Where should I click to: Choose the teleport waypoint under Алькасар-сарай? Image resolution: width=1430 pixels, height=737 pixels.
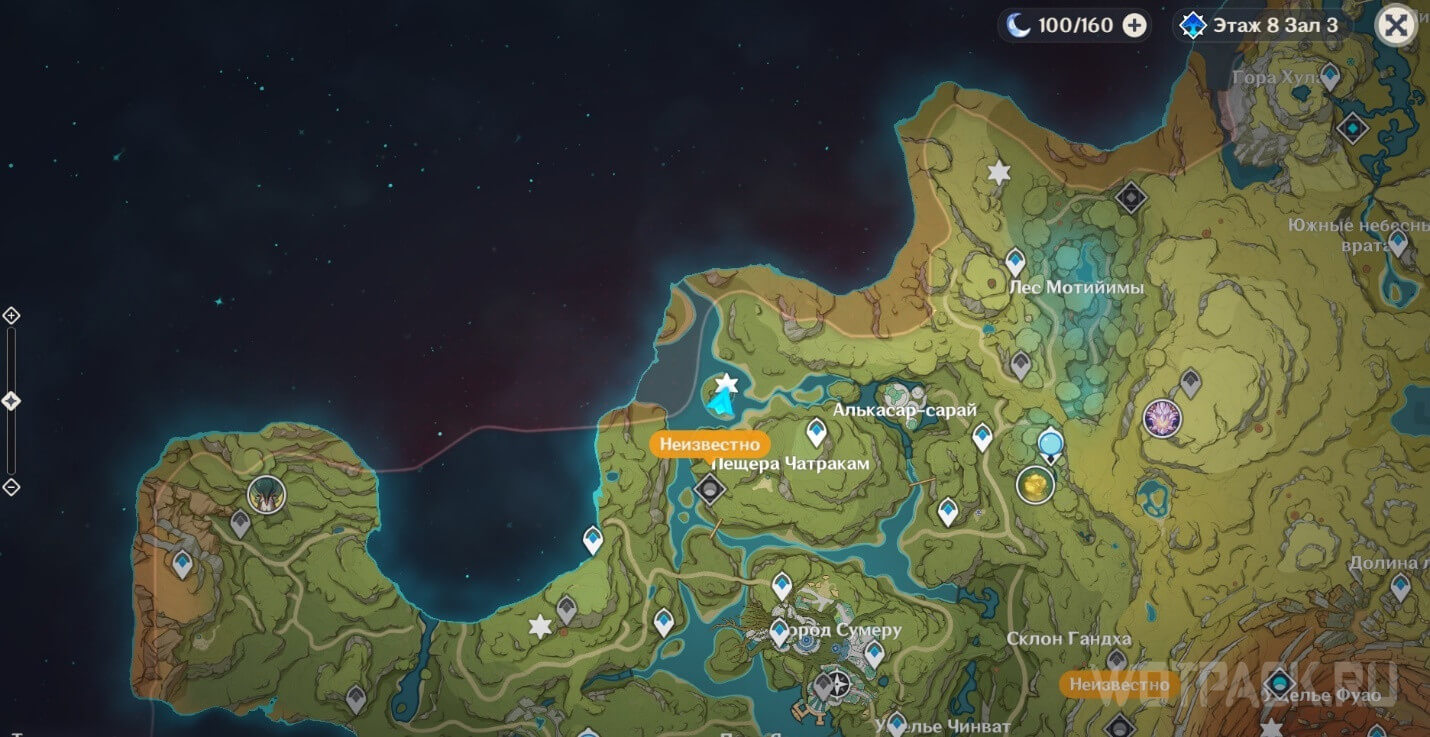point(817,432)
